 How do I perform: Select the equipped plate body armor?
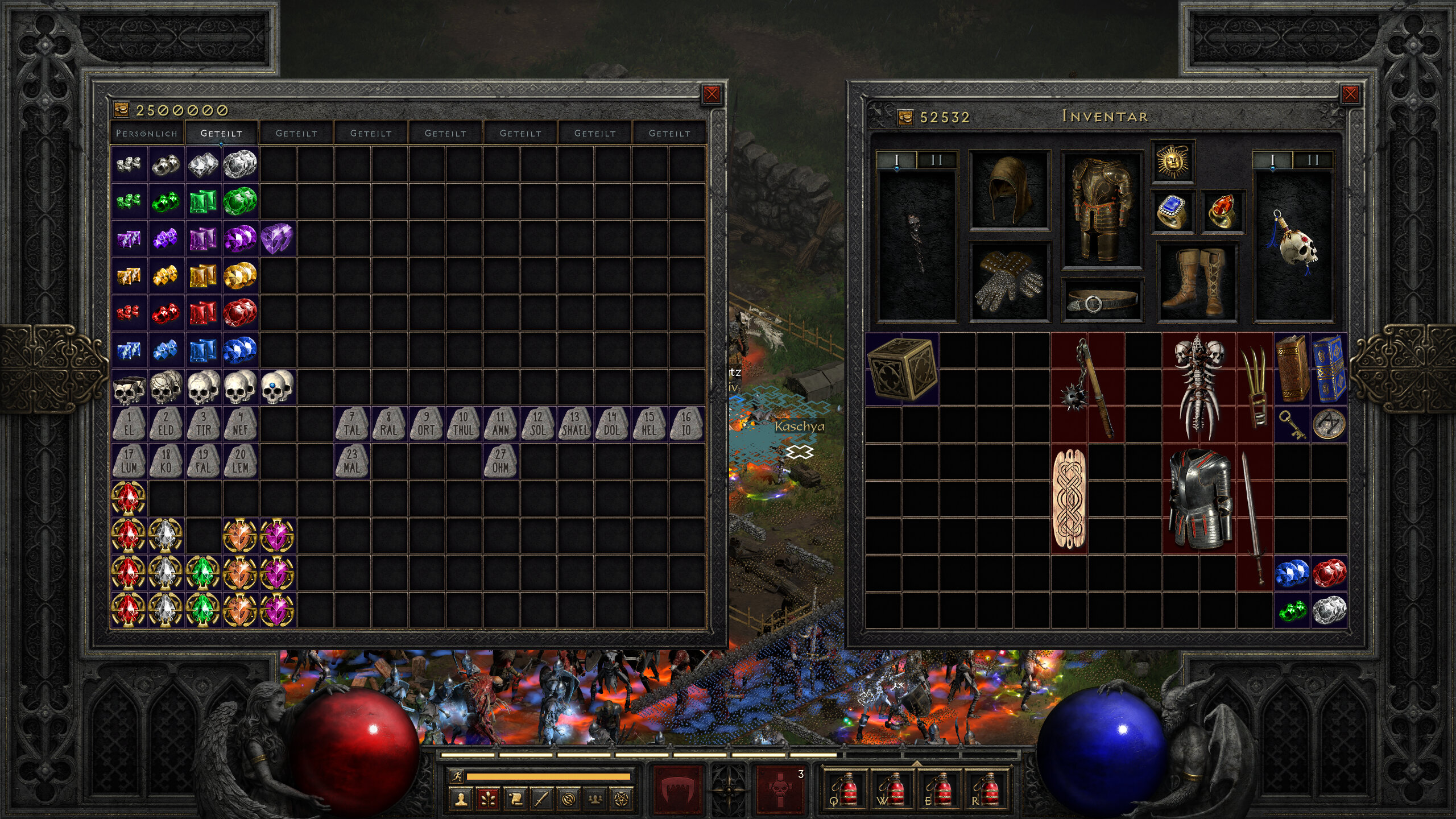[1102, 209]
